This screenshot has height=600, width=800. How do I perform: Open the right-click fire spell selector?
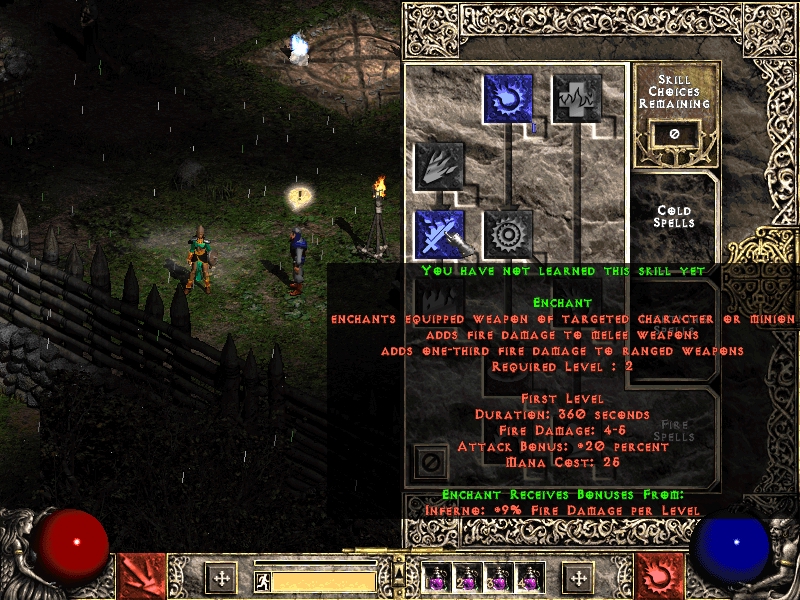(660, 576)
